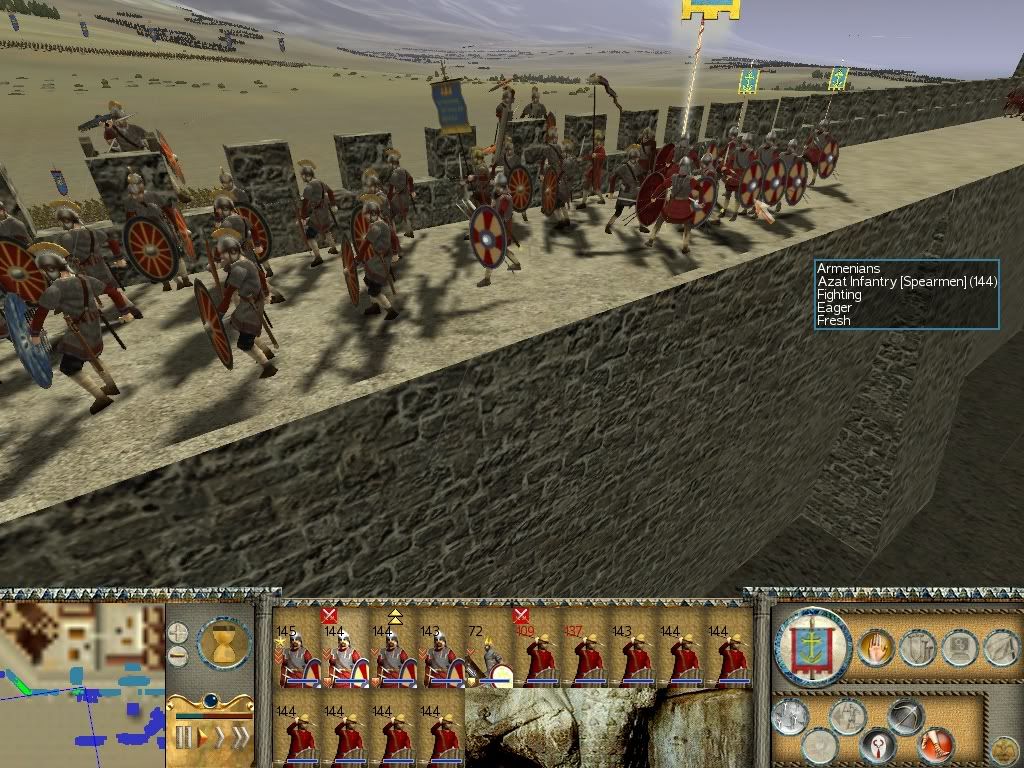Toggle run mode with the foot icon
Viewport: 1024px width, 768px height.
937,744
